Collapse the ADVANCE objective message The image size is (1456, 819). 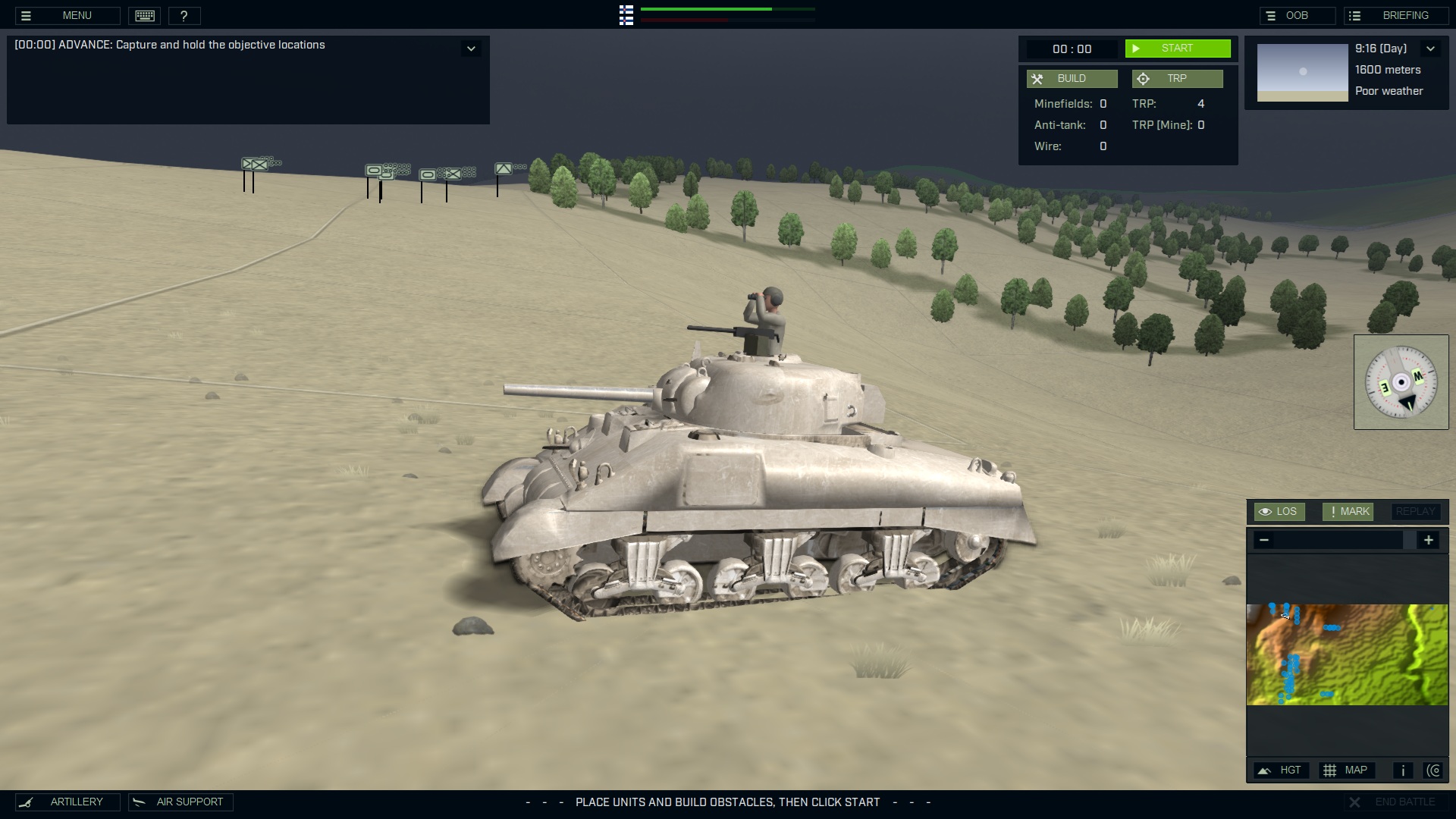click(471, 48)
